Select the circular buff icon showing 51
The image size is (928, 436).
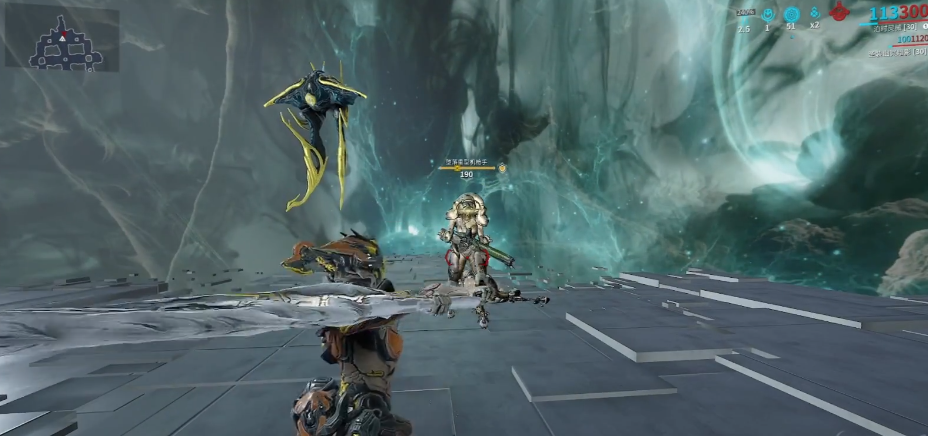(791, 14)
